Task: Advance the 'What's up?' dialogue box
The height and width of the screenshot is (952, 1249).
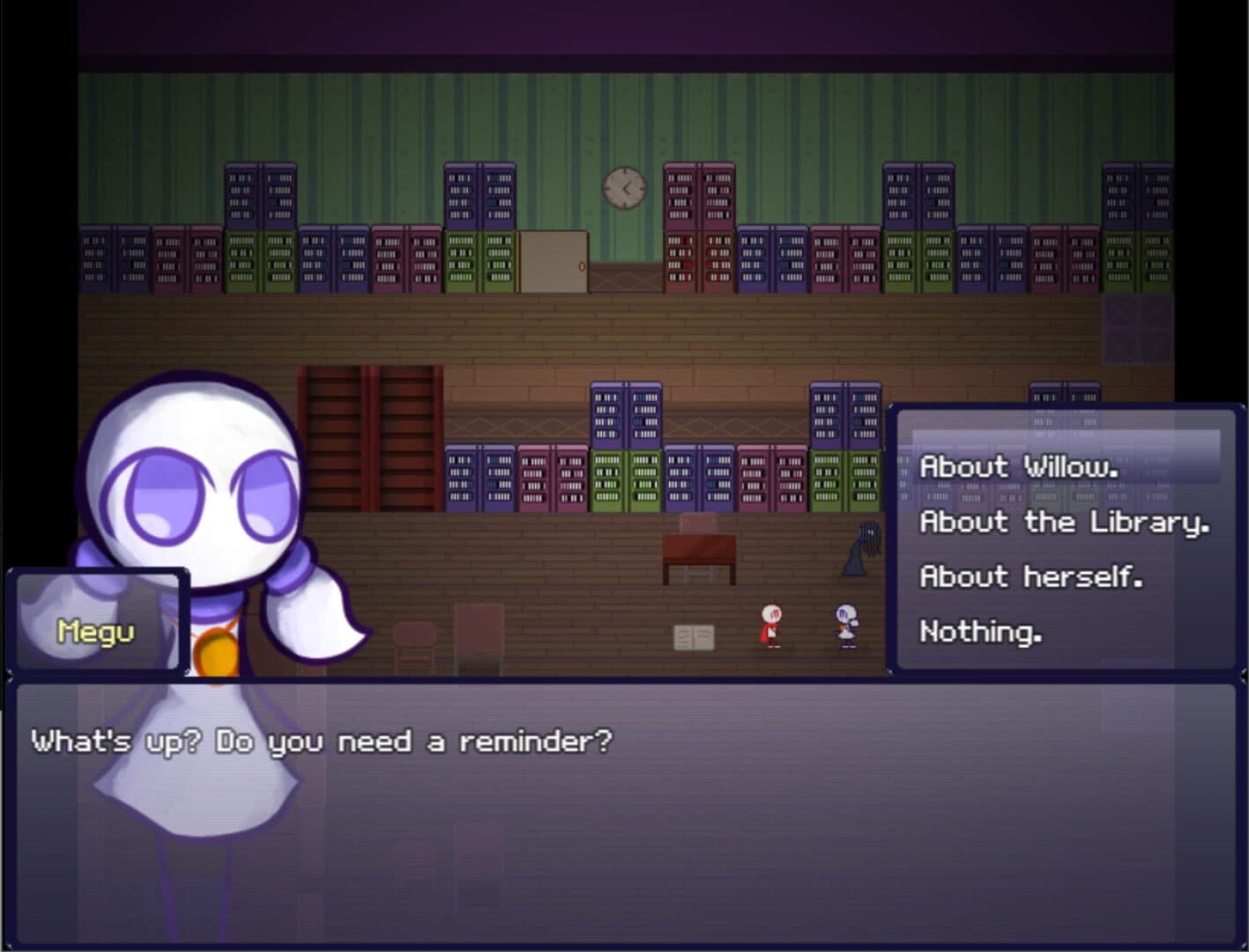Action: click(622, 811)
